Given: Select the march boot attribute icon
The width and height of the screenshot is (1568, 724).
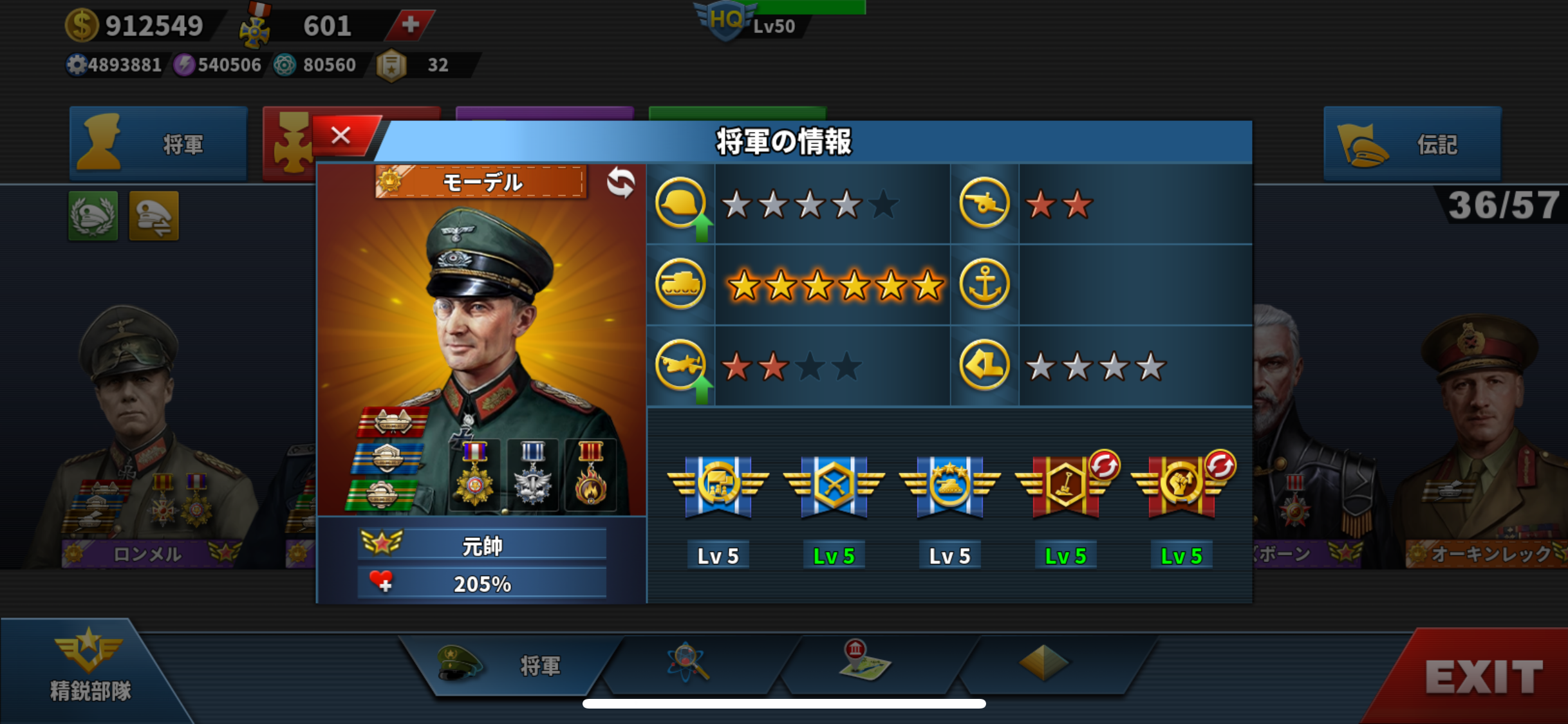Looking at the screenshot, I should [x=984, y=366].
